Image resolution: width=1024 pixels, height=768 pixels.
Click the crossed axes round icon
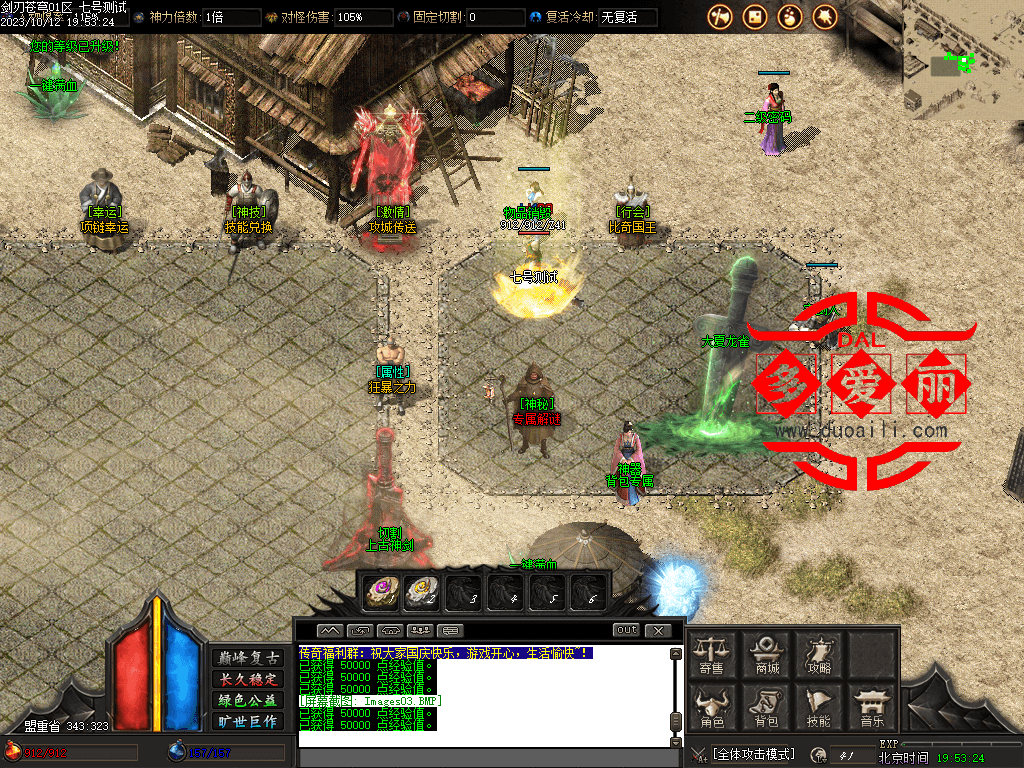pyautogui.click(x=720, y=17)
